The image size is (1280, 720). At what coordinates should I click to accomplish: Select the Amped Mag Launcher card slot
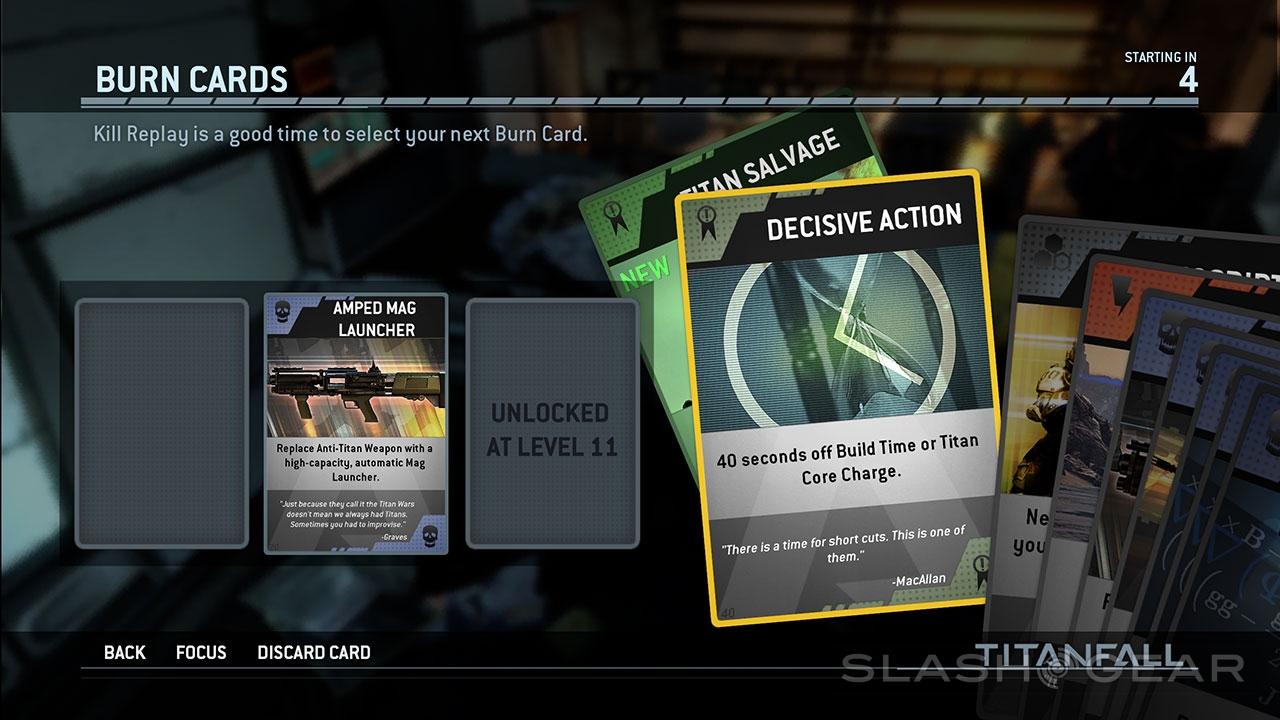point(356,424)
